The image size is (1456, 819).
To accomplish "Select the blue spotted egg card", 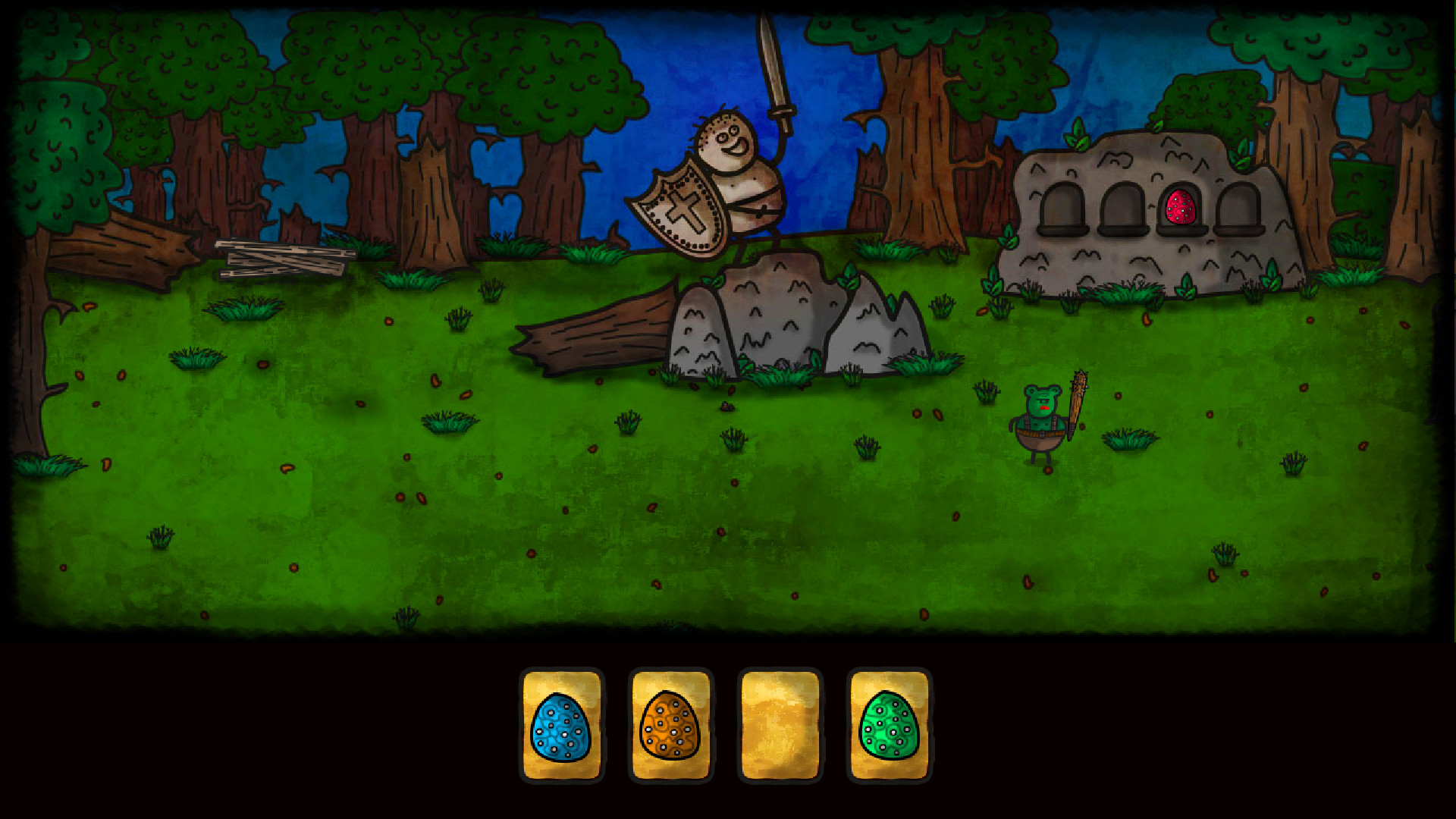I will coord(561,724).
